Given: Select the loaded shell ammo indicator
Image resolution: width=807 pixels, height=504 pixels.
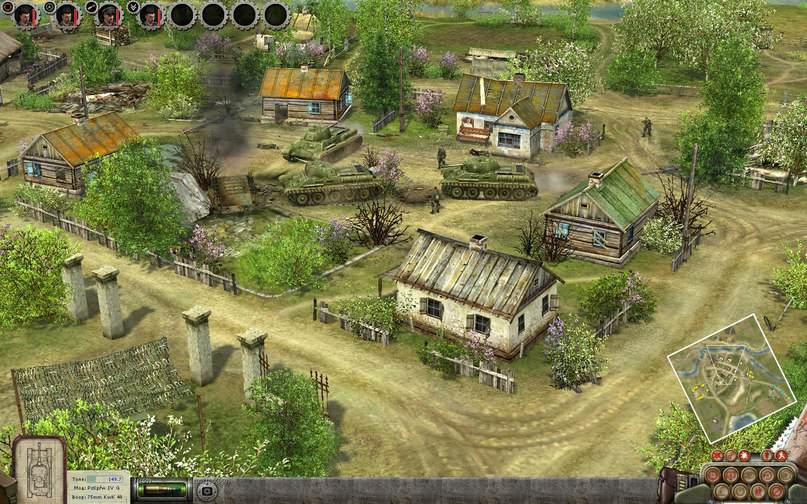Looking at the screenshot, I should tap(162, 490).
